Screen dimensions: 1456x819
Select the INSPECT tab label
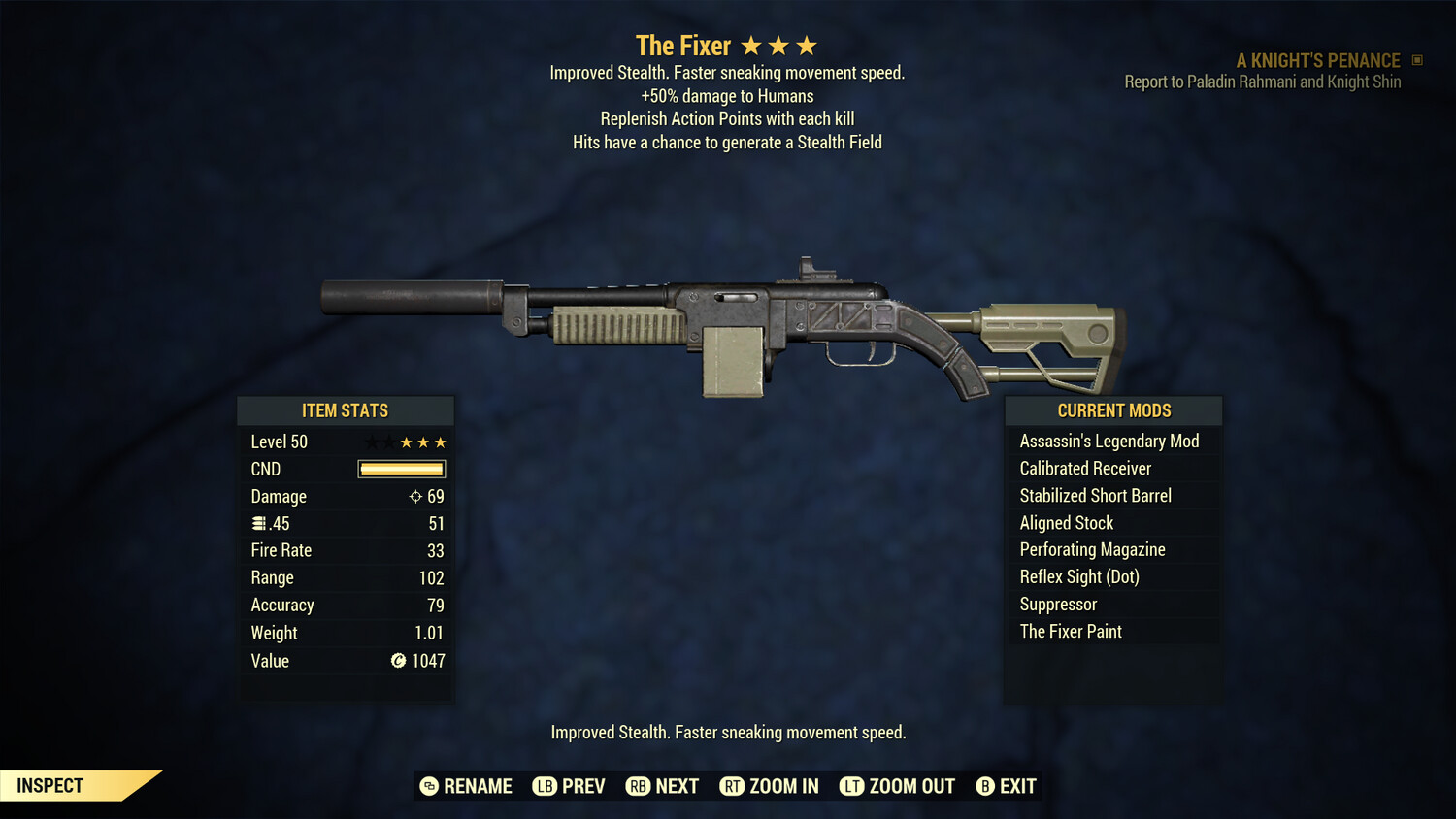pos(50,785)
